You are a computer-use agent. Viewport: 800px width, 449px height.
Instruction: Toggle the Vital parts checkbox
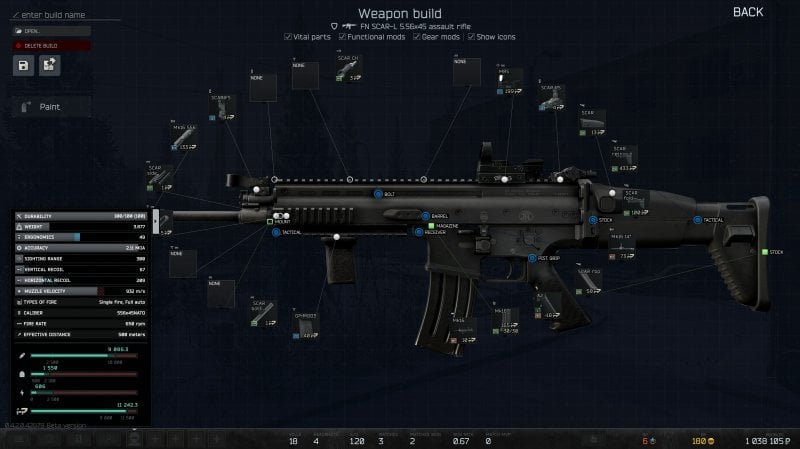point(288,36)
